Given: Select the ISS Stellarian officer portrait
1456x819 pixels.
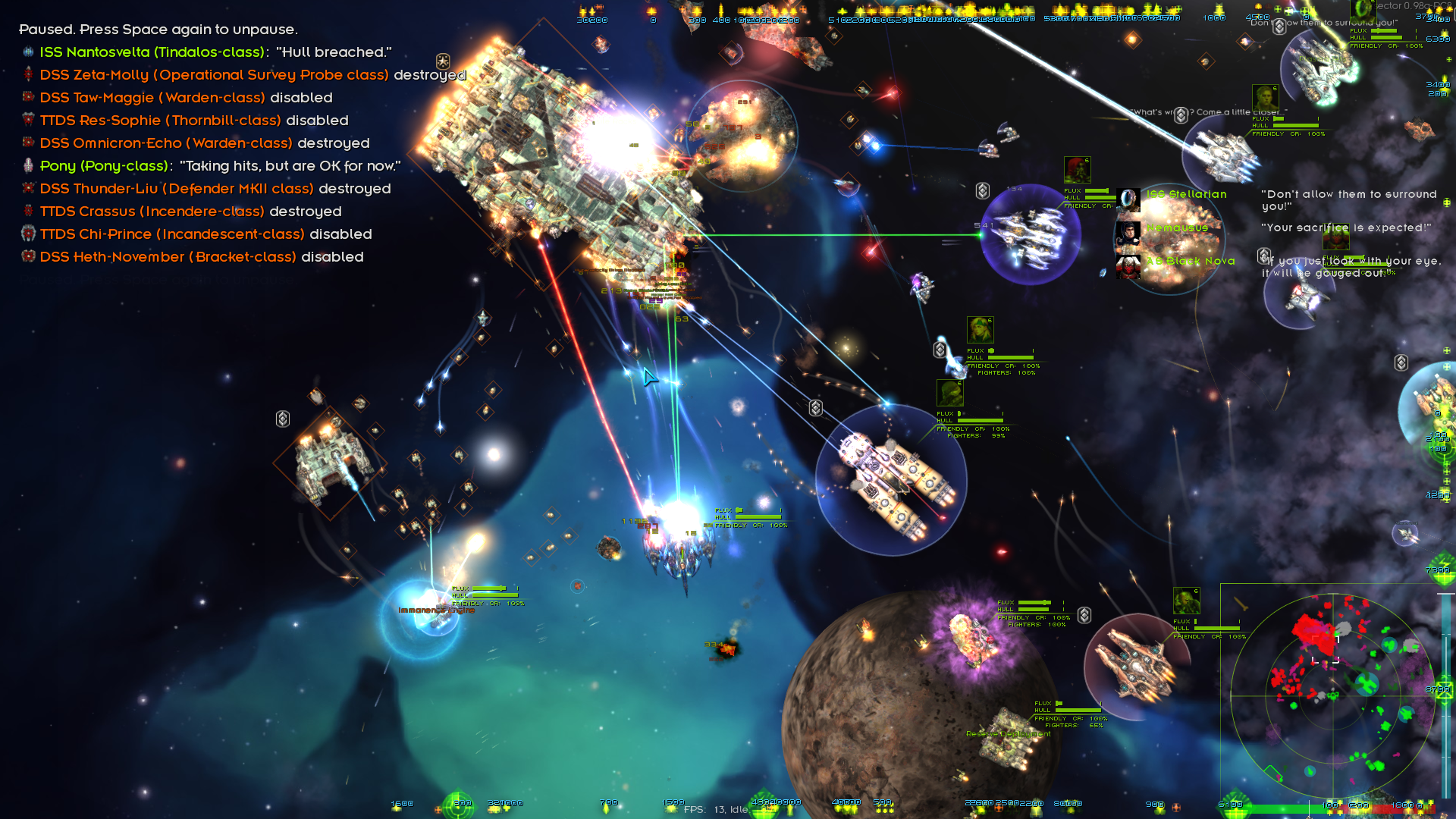Looking at the screenshot, I should (1128, 199).
